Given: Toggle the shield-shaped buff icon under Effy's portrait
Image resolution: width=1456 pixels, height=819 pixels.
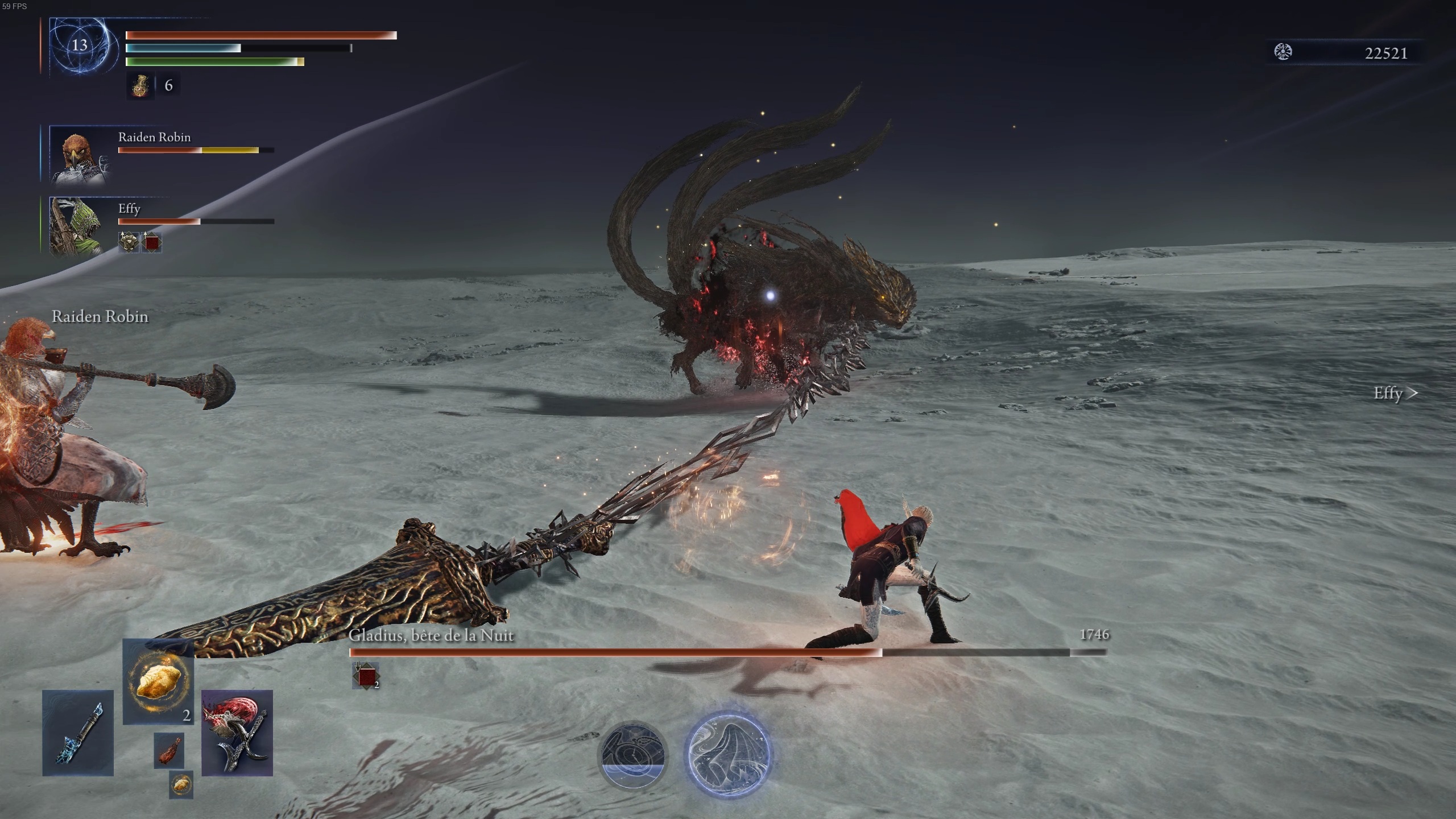Looking at the screenshot, I should 129,241.
